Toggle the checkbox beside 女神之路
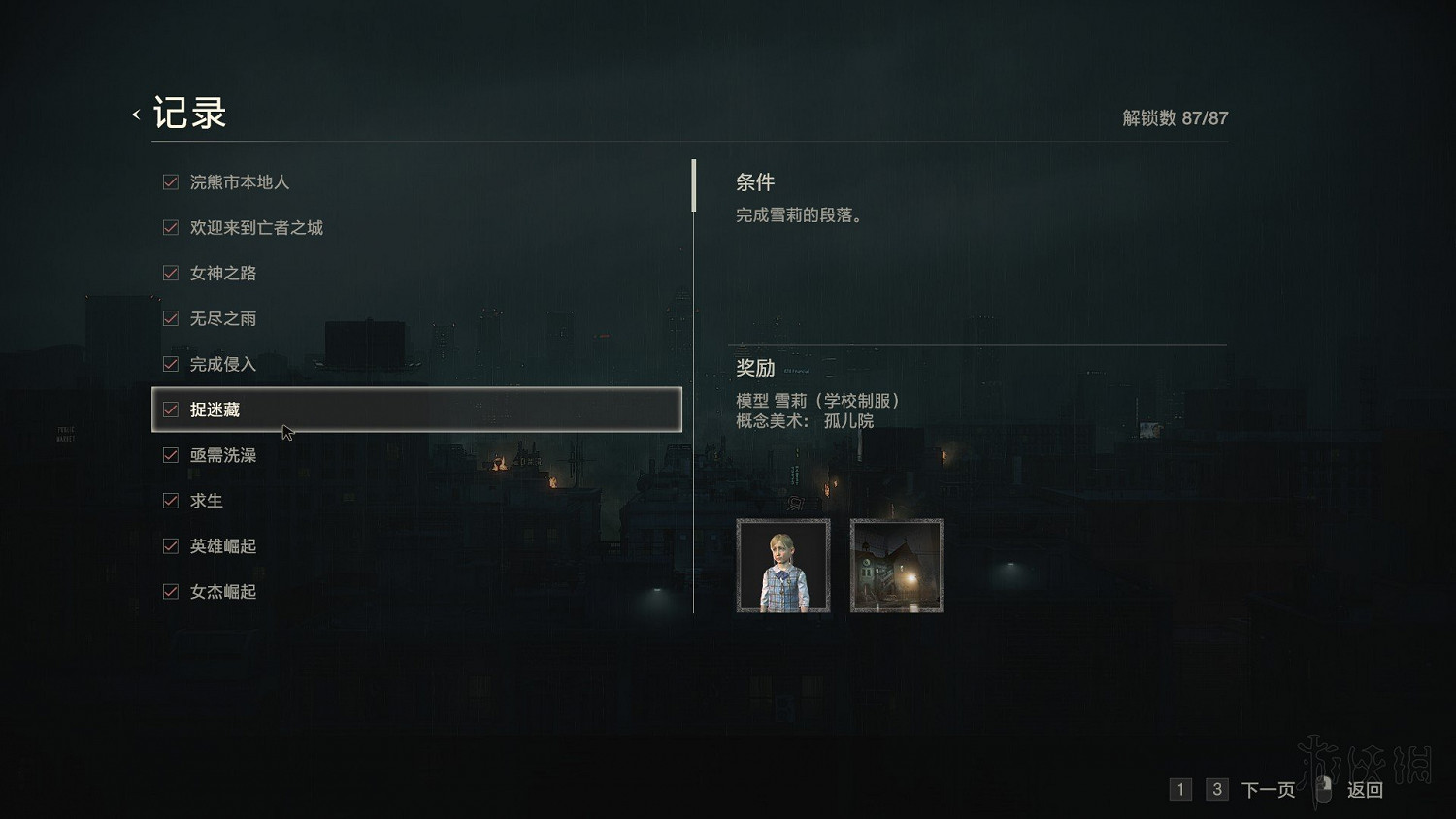Screen dimensions: 1456x819 coord(170,273)
